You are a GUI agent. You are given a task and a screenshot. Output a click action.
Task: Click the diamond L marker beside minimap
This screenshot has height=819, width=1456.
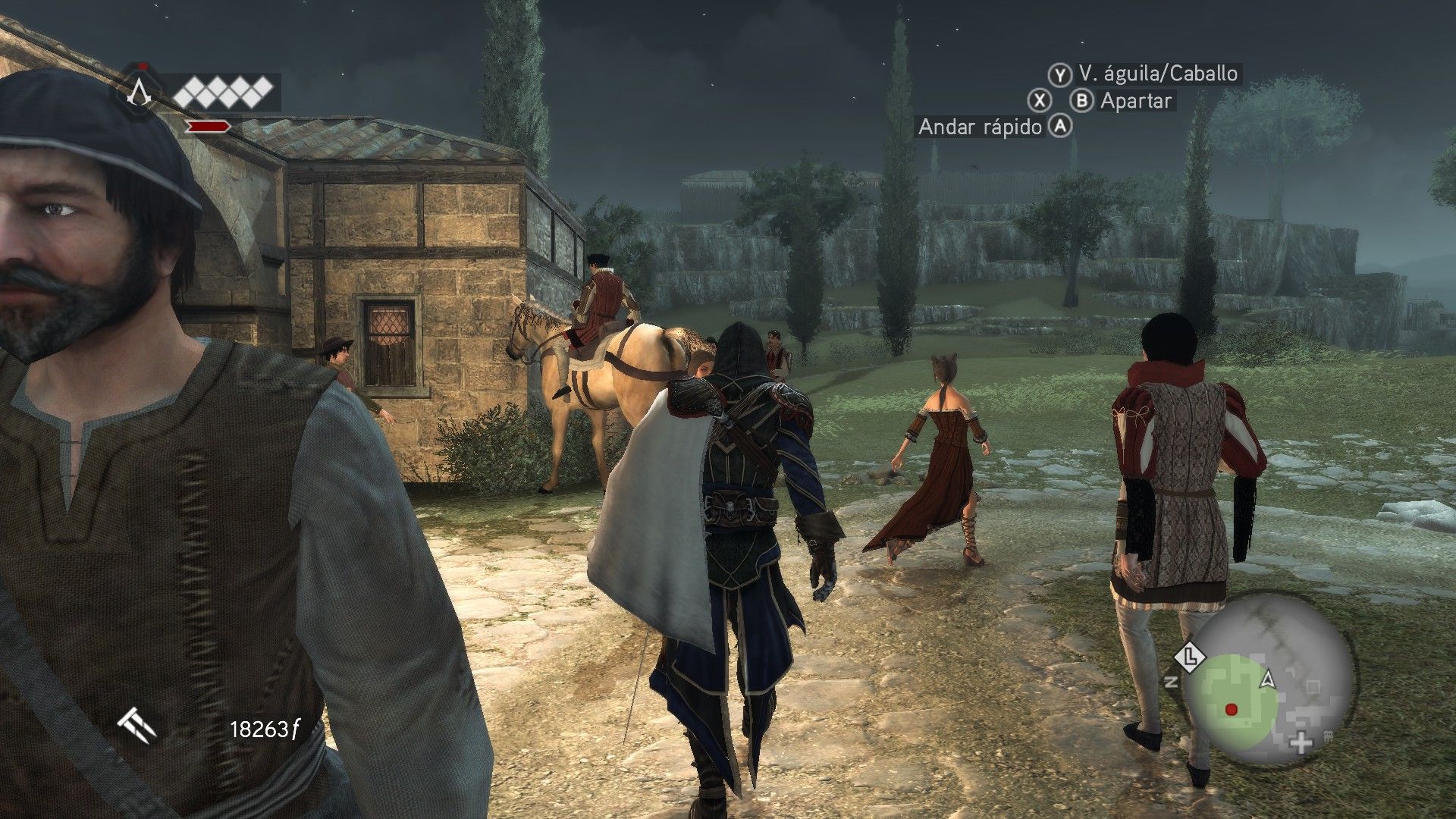[1191, 656]
